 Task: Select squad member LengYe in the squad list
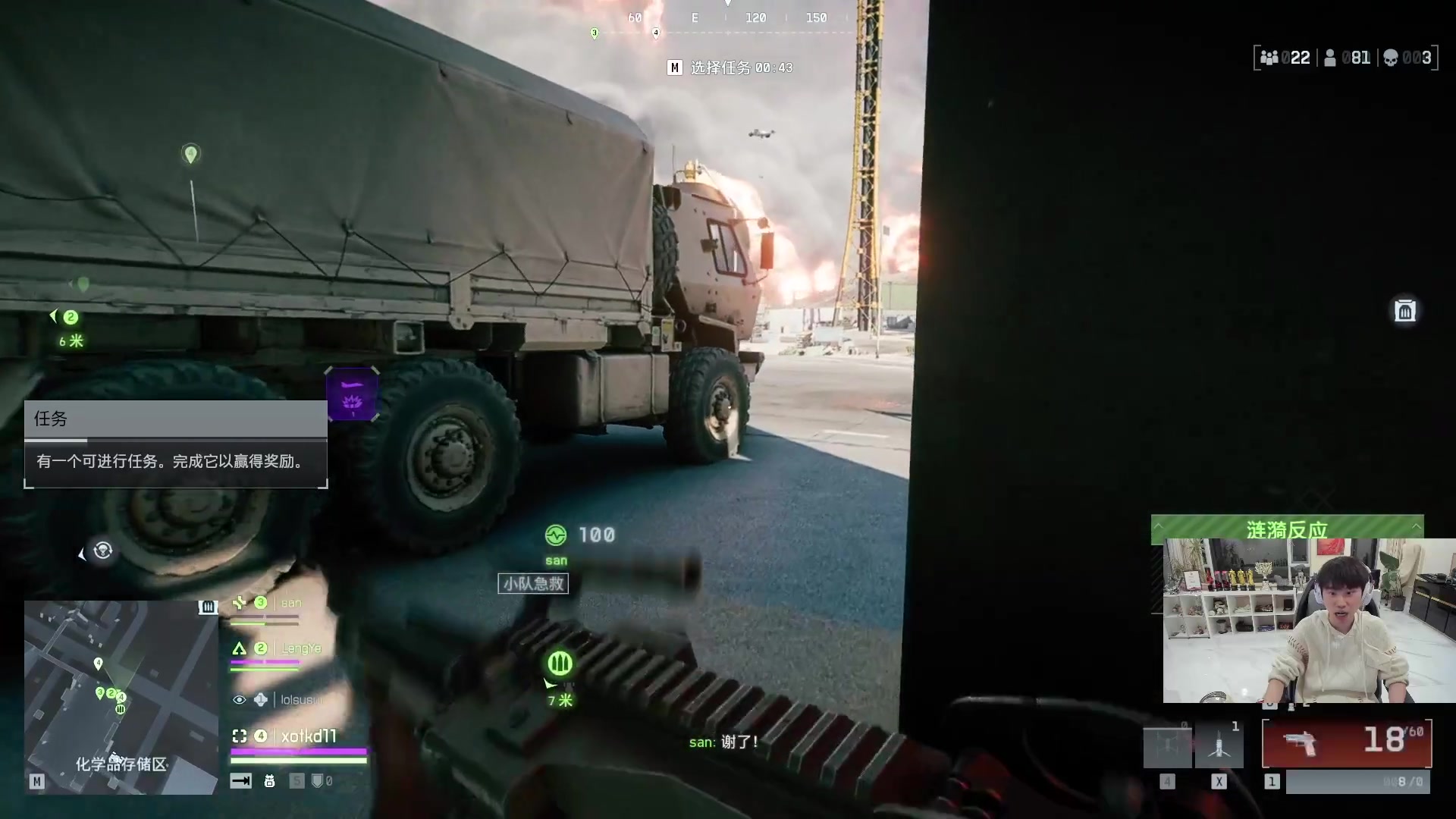tap(300, 648)
